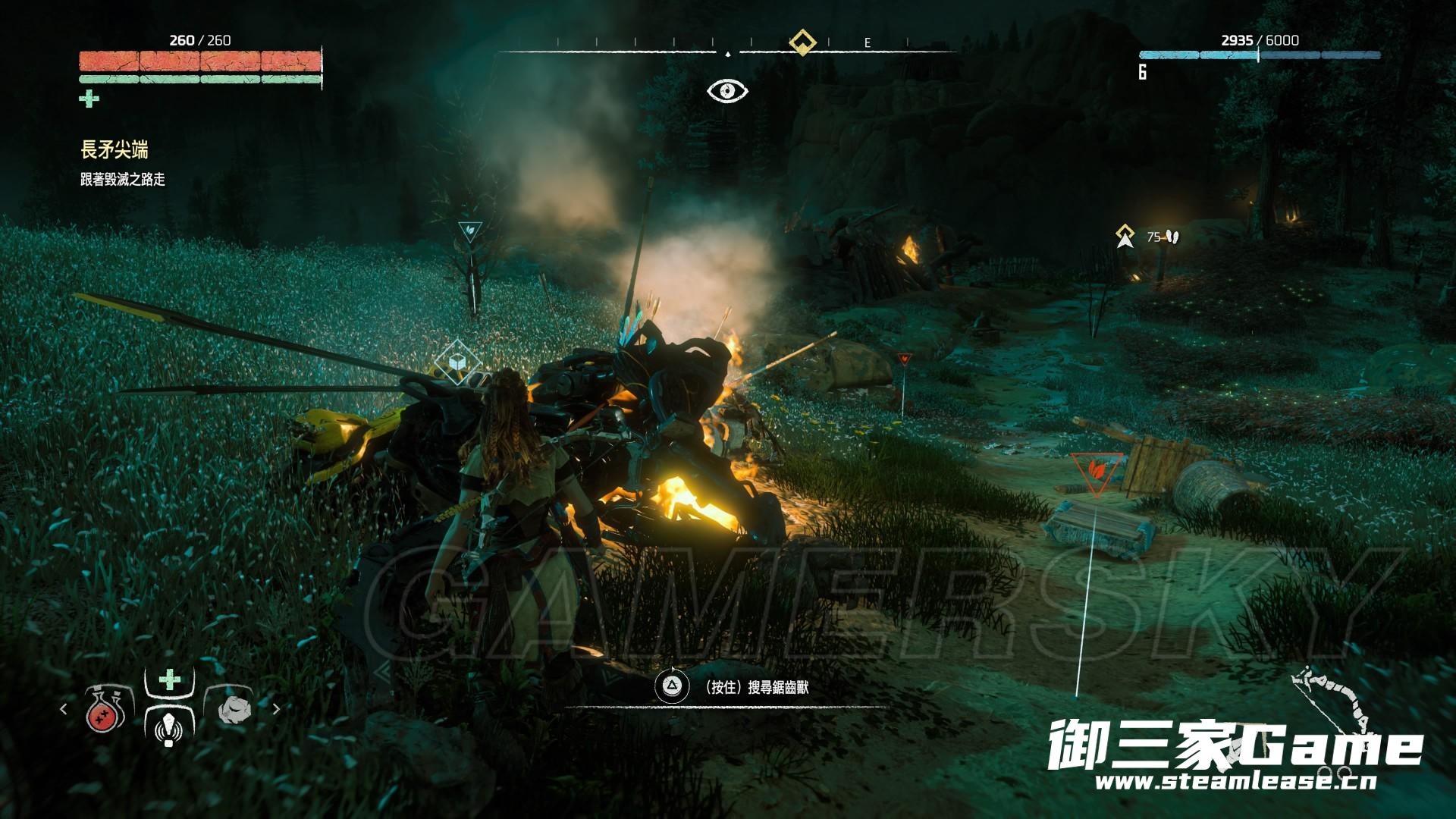Select the yellow quest marker on compass
The height and width of the screenshot is (819, 1456).
click(x=802, y=42)
